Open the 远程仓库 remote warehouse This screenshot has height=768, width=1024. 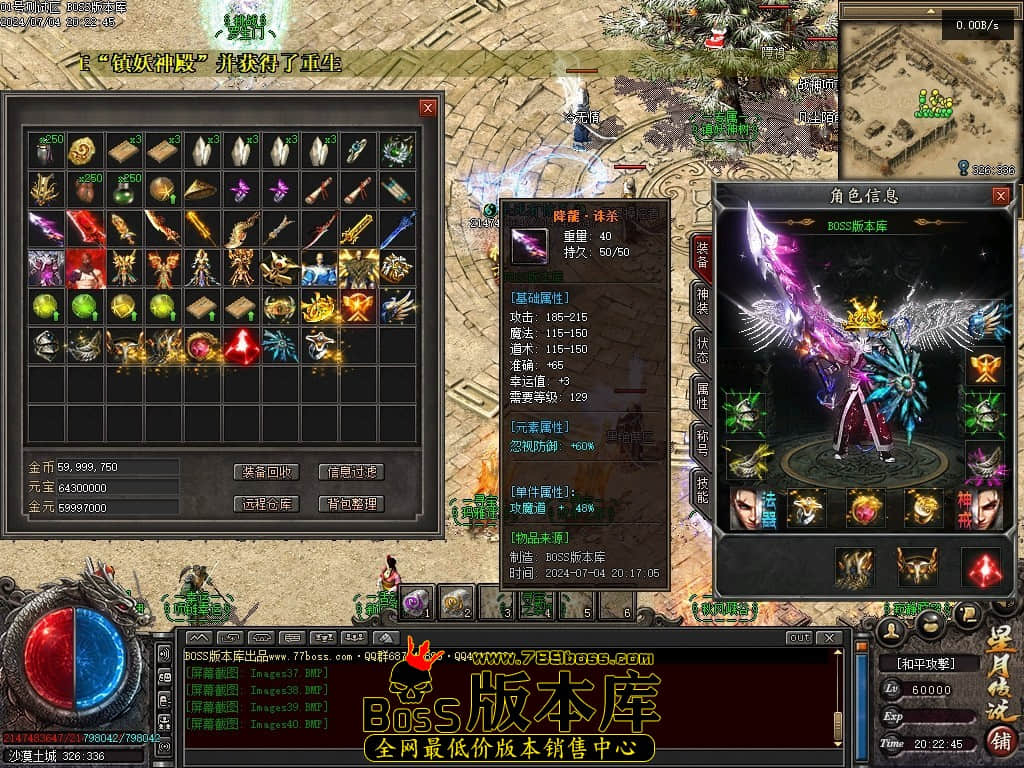pyautogui.click(x=266, y=504)
